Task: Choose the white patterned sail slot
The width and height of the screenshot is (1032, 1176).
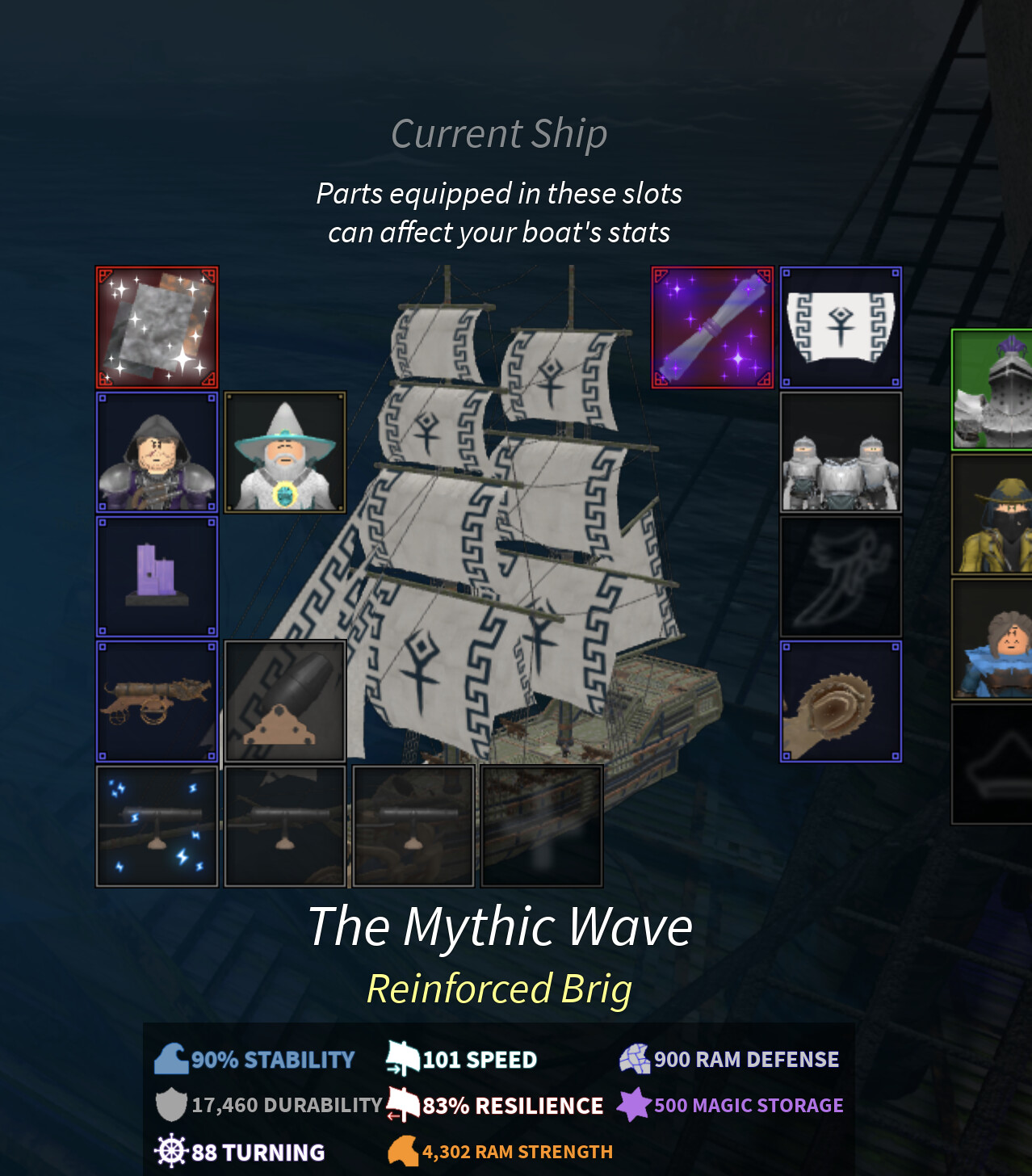Action: (841, 327)
